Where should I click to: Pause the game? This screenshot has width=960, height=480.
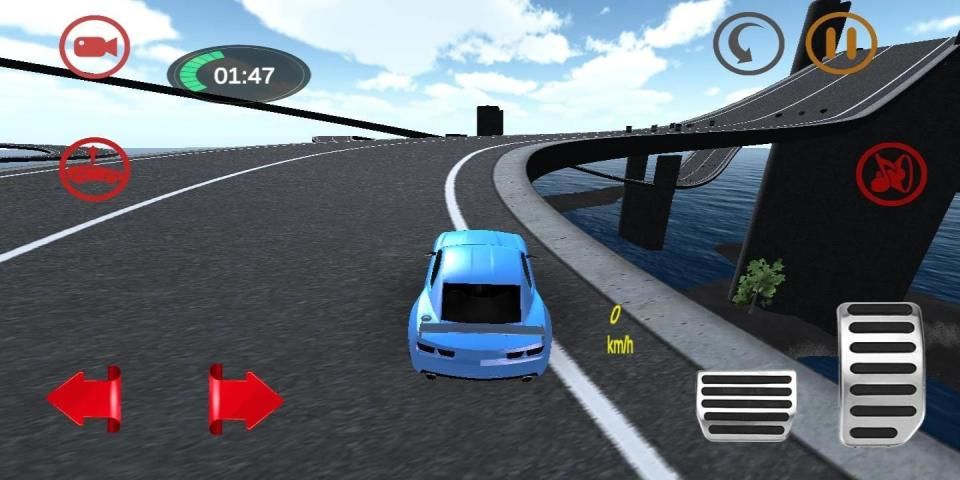(841, 44)
